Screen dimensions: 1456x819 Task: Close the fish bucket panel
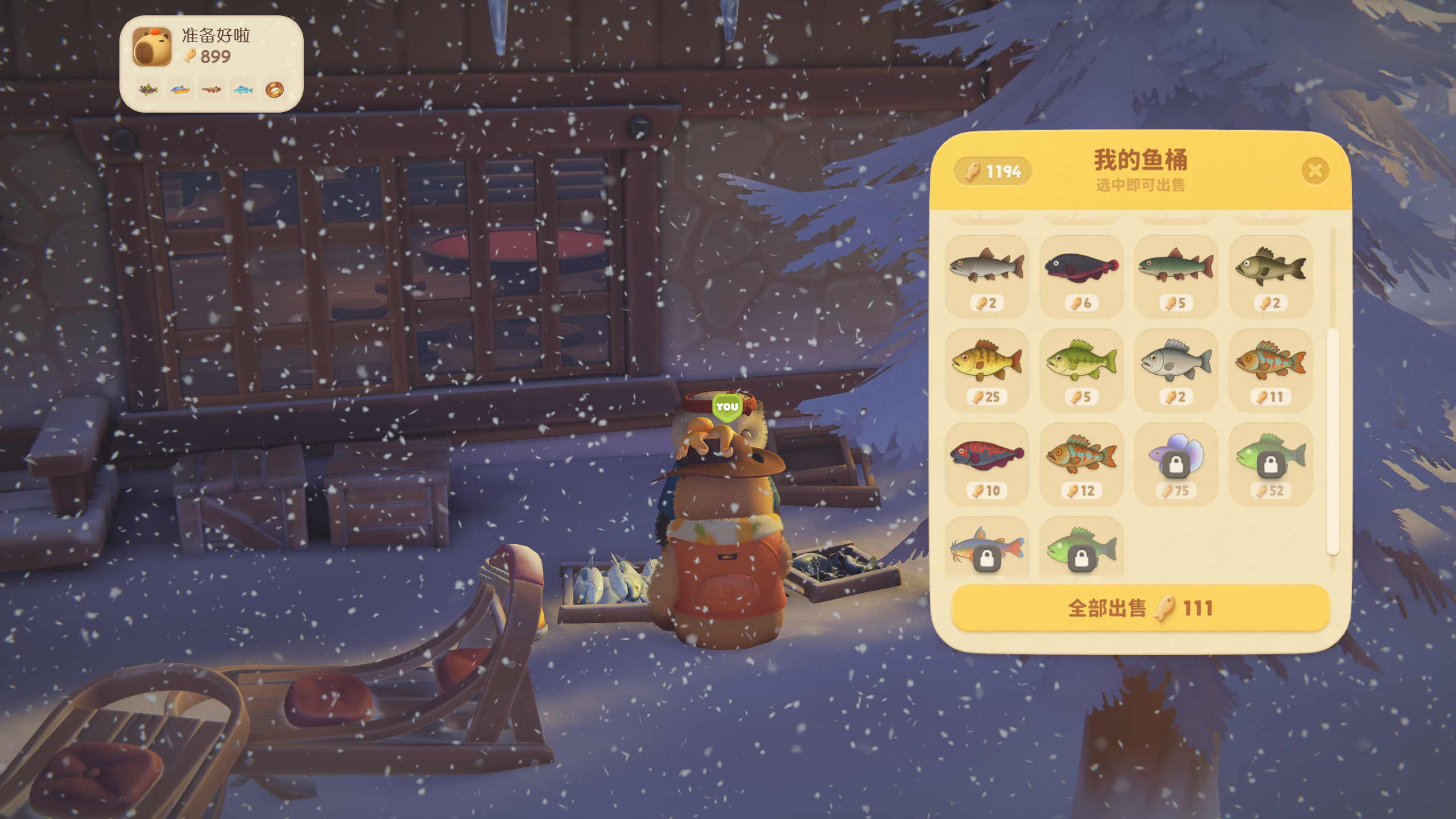1315,171
